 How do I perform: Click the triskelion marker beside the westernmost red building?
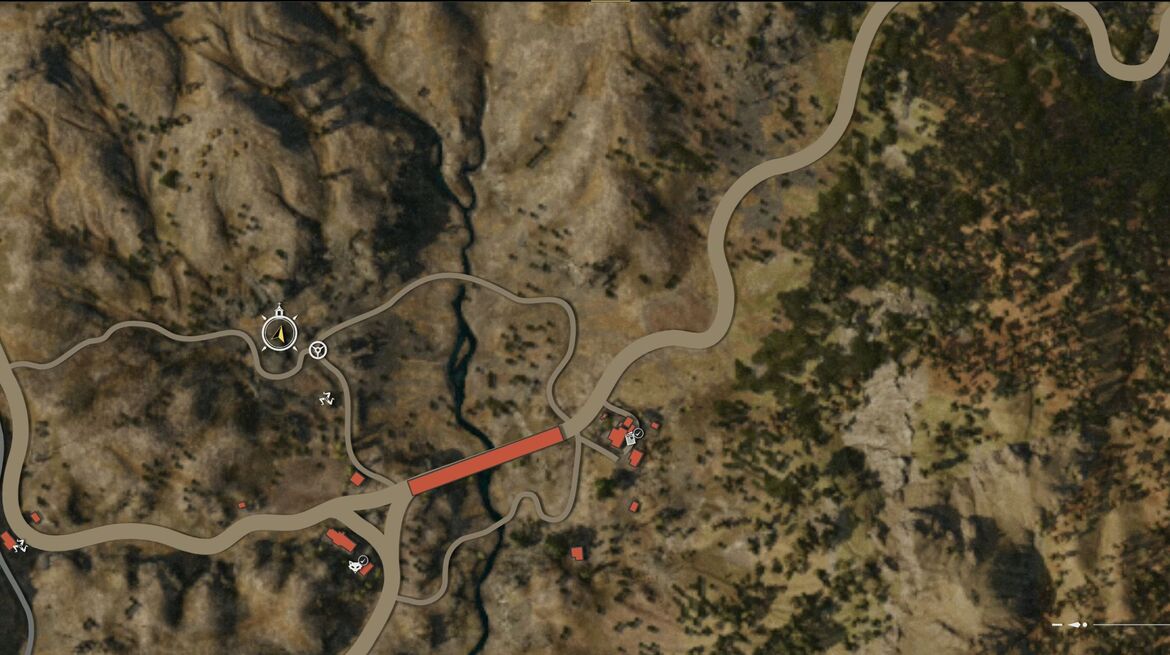(20, 545)
